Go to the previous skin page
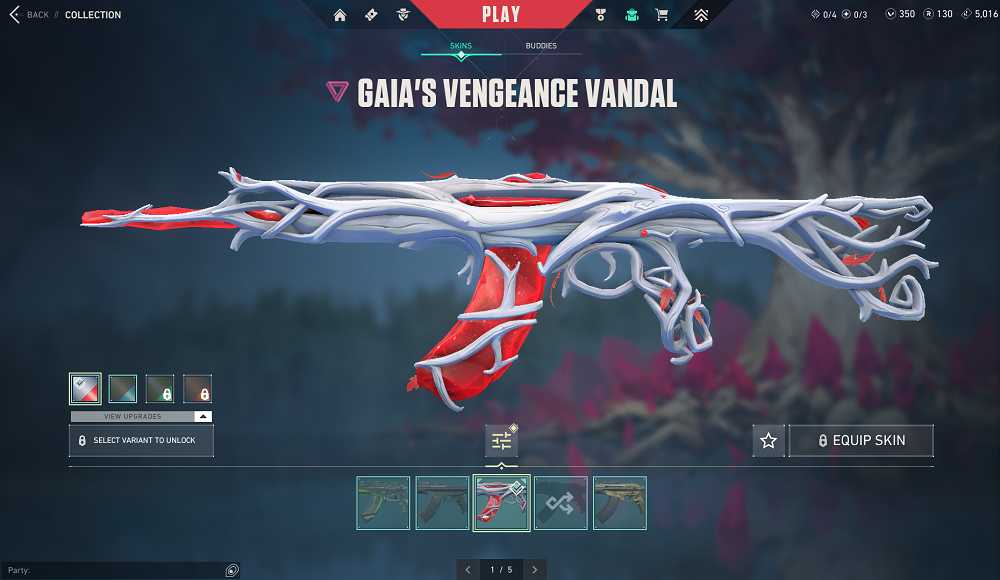Image resolution: width=1000 pixels, height=580 pixels. pos(467,569)
